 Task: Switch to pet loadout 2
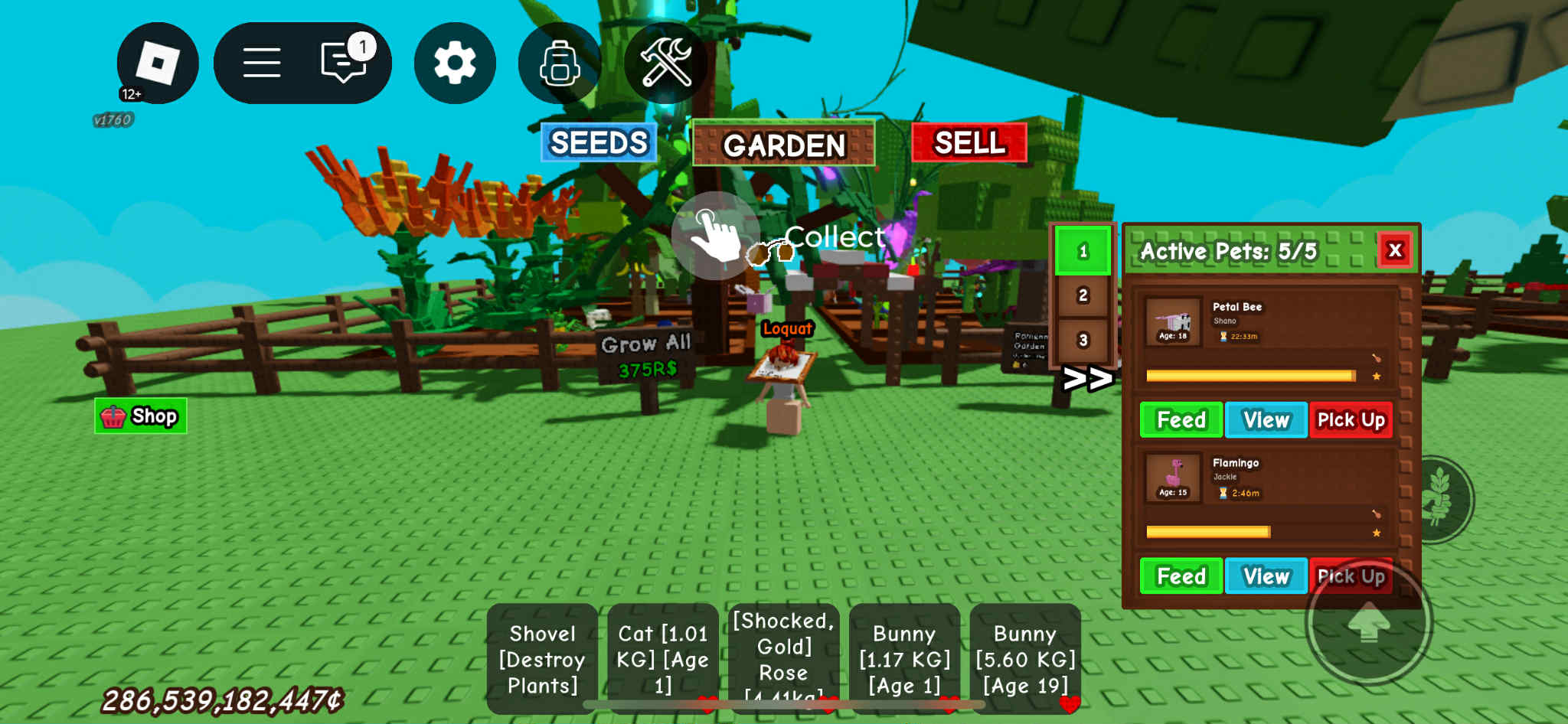tap(1083, 295)
